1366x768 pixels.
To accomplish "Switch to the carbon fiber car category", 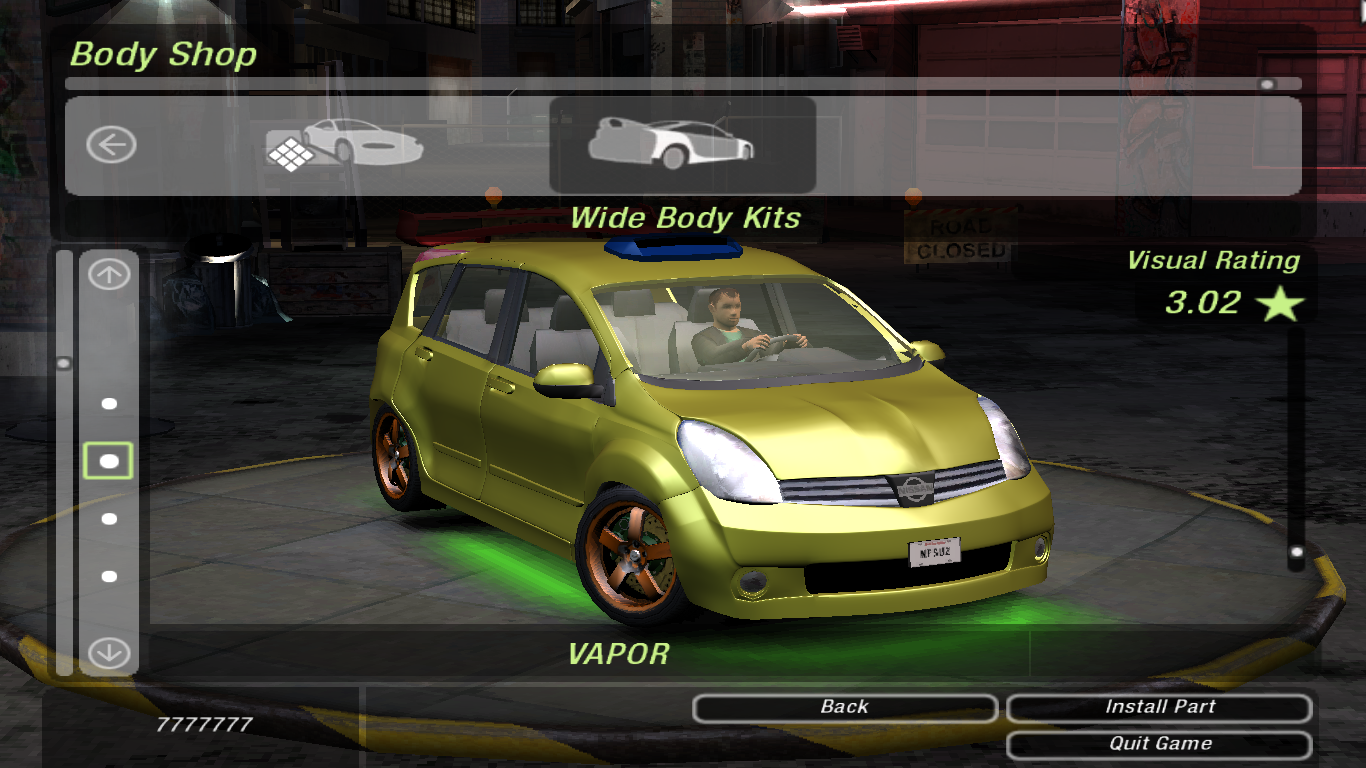I will pos(344,145).
